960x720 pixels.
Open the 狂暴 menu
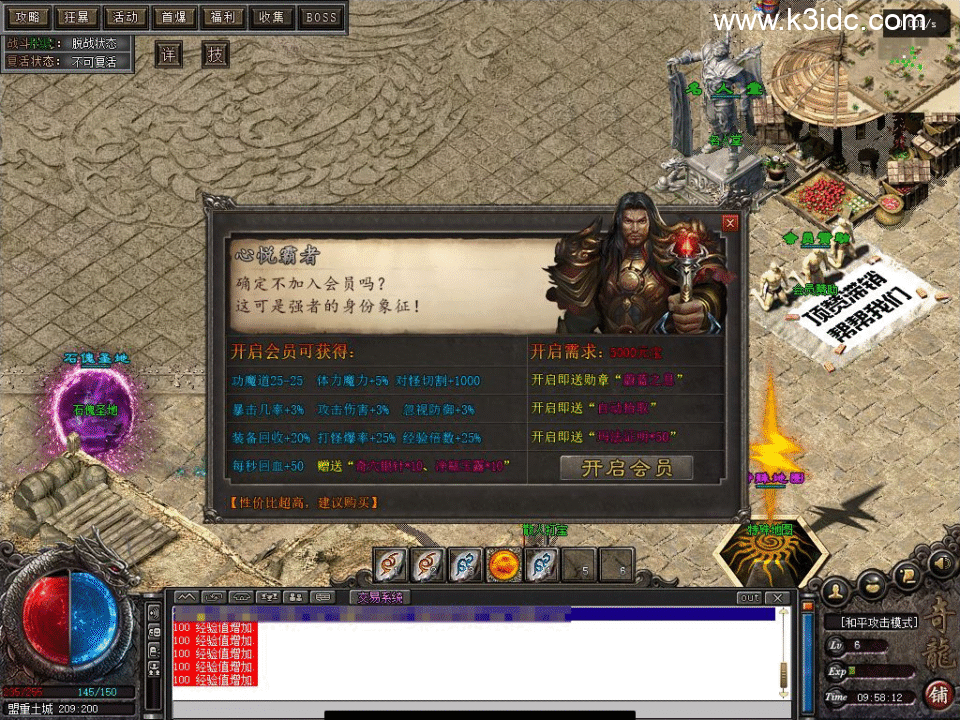[x=76, y=17]
